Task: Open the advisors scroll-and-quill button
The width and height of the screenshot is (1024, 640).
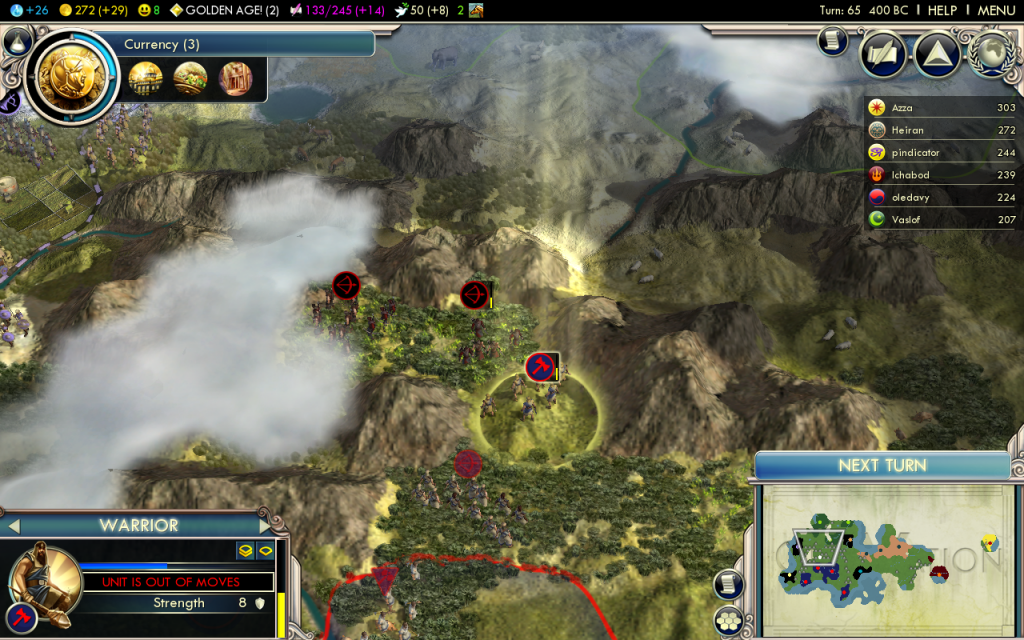Action: pos(883,54)
